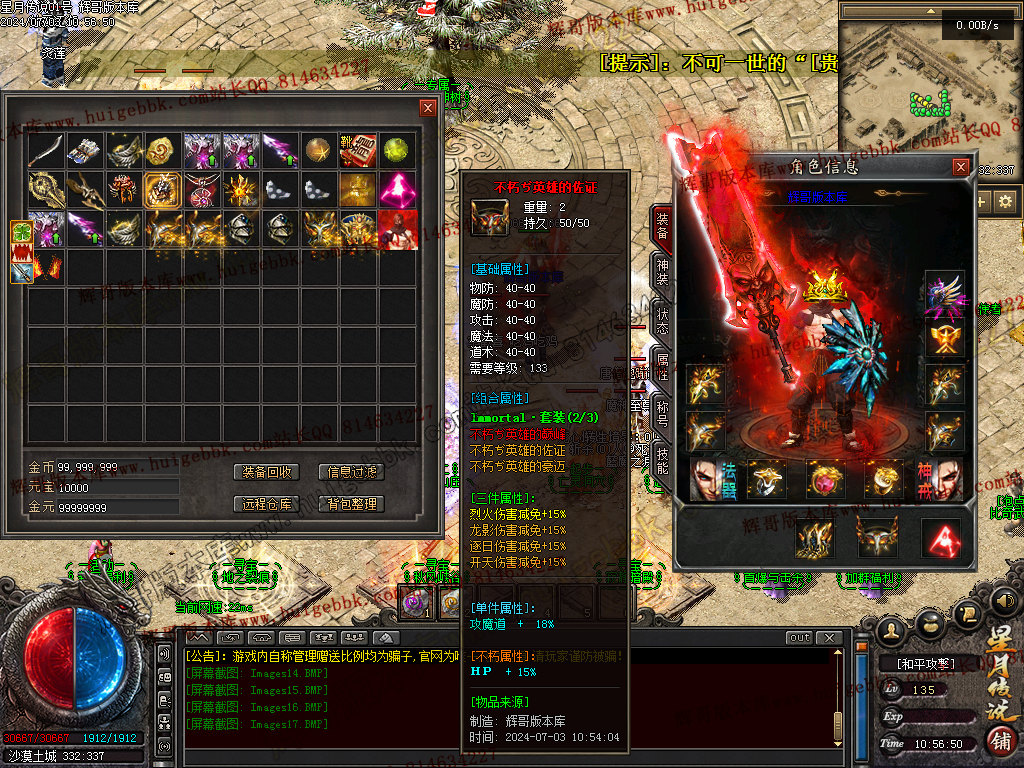Select the curved sabre in the bag
The width and height of the screenshot is (1024, 768).
pos(46,150)
